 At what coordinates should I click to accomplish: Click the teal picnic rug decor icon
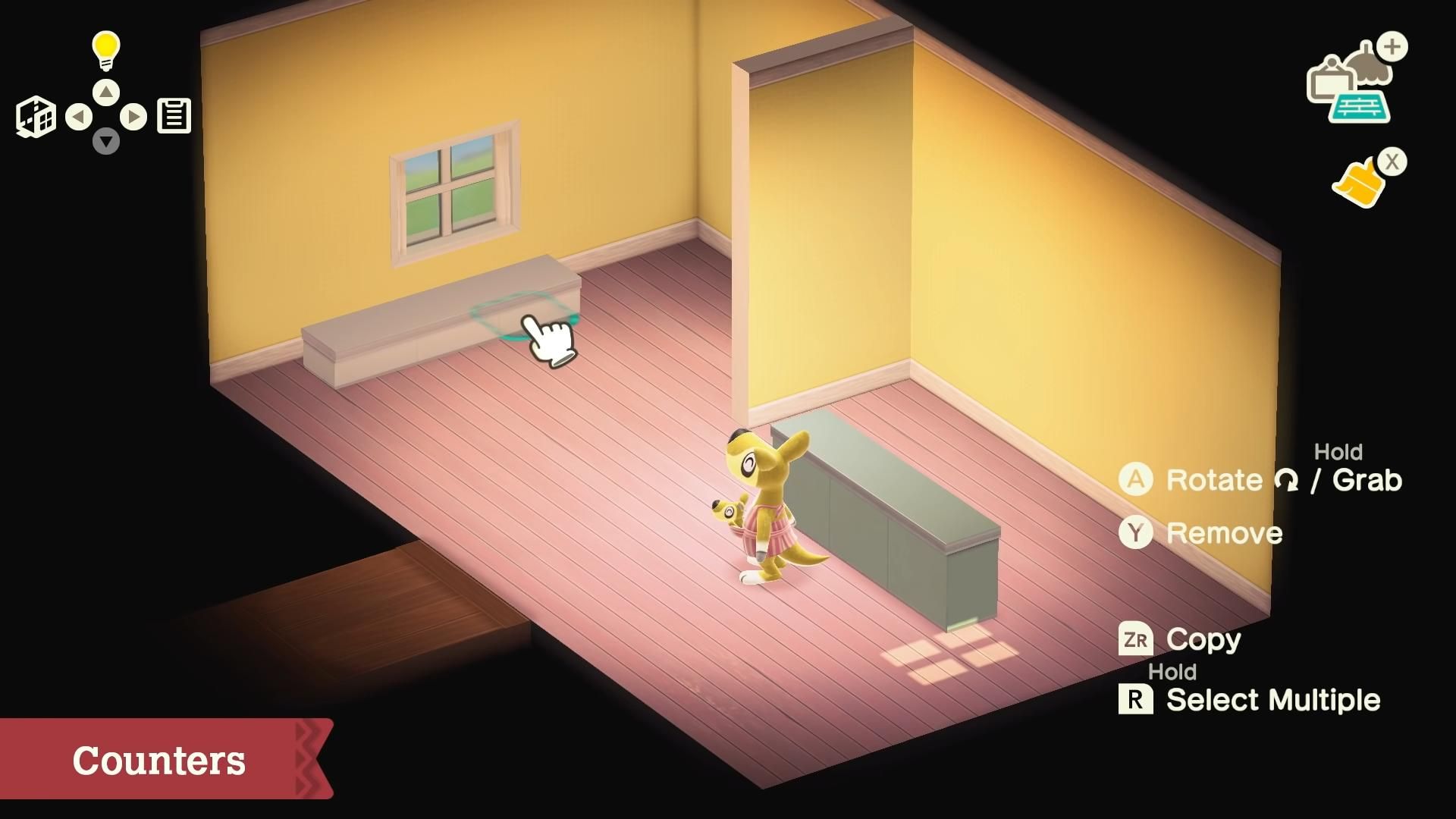click(1360, 105)
